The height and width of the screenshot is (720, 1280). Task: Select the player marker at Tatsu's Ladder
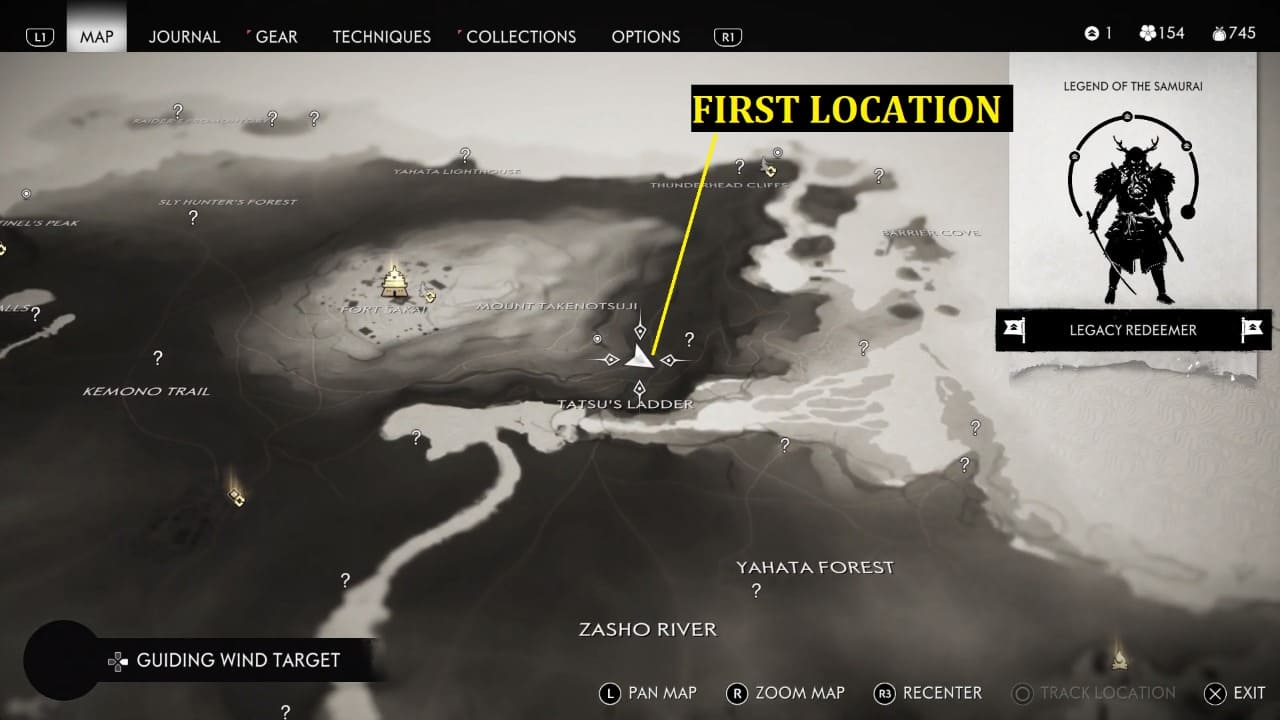click(x=641, y=356)
